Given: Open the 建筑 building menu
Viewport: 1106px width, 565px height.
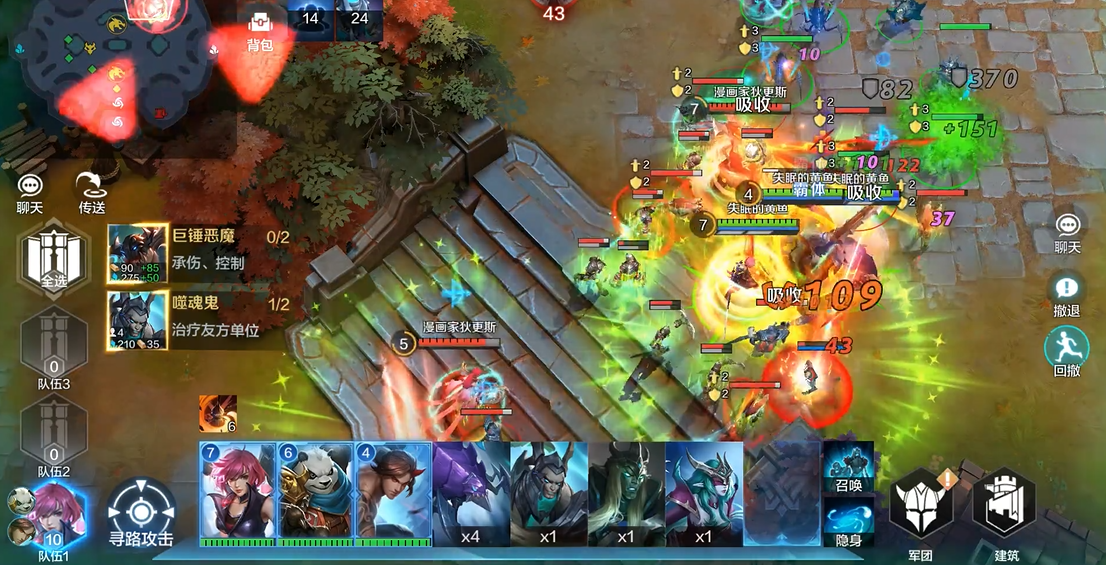Looking at the screenshot, I should [1003, 510].
